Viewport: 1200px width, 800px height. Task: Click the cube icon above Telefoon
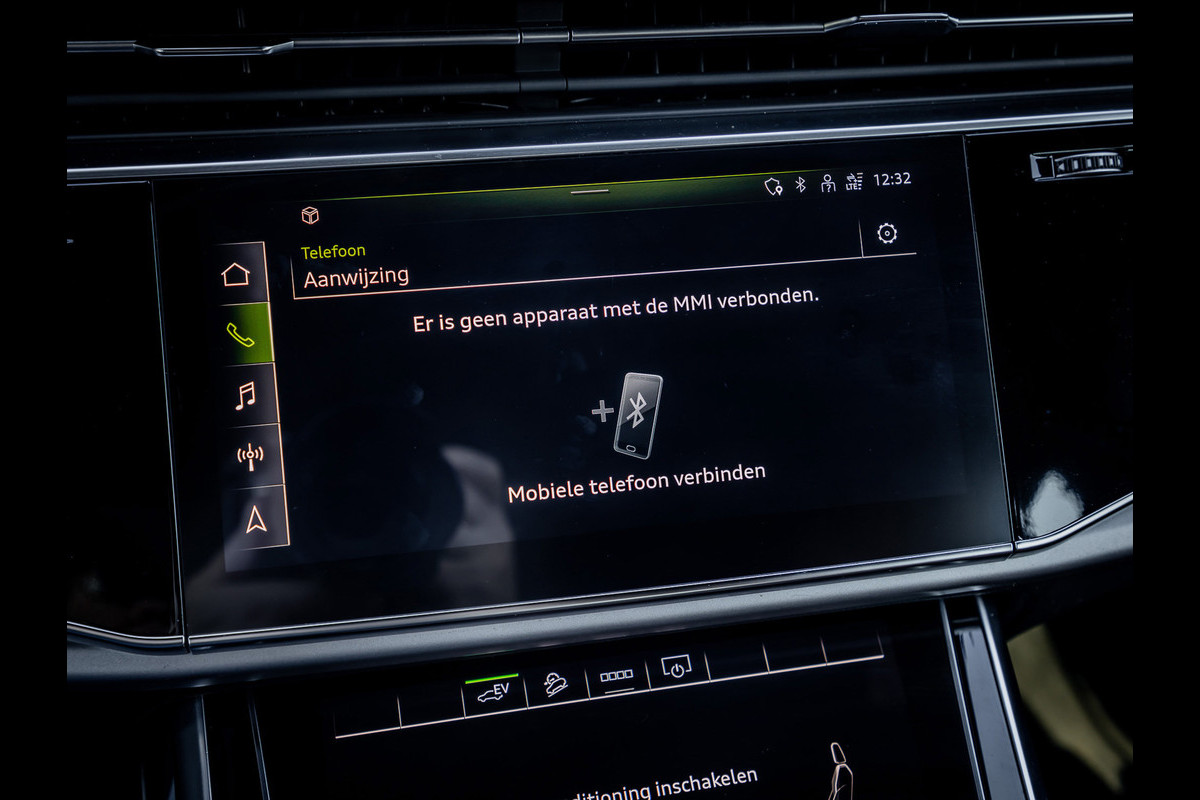click(x=310, y=216)
